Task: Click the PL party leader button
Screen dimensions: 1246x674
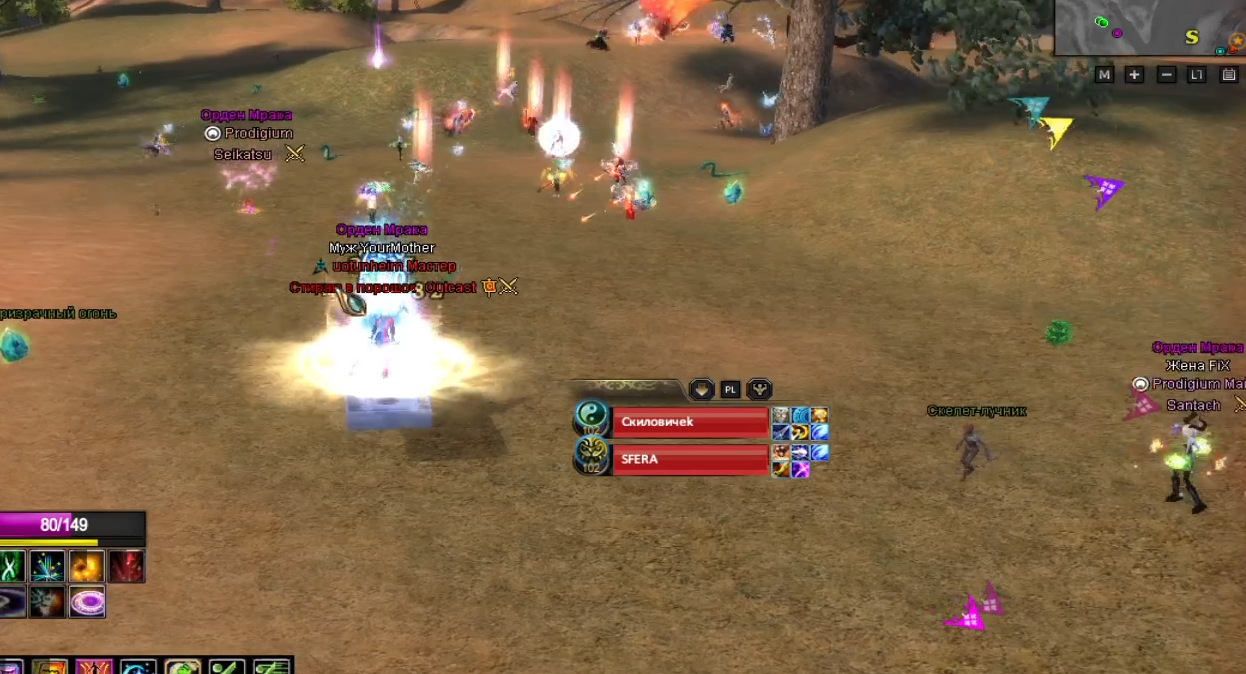Action: (x=731, y=389)
